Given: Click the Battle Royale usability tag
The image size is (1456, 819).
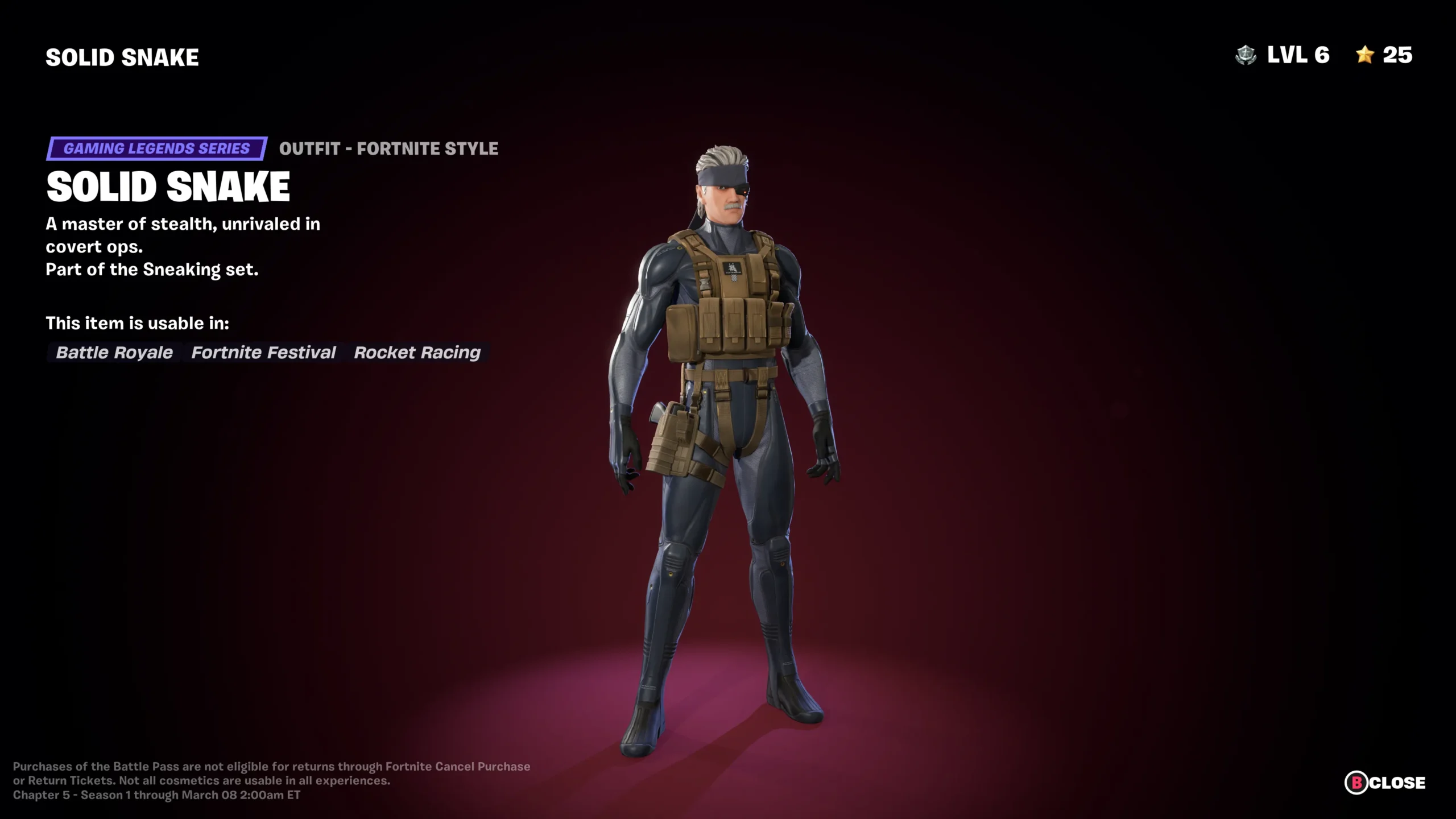Looking at the screenshot, I should (113, 353).
